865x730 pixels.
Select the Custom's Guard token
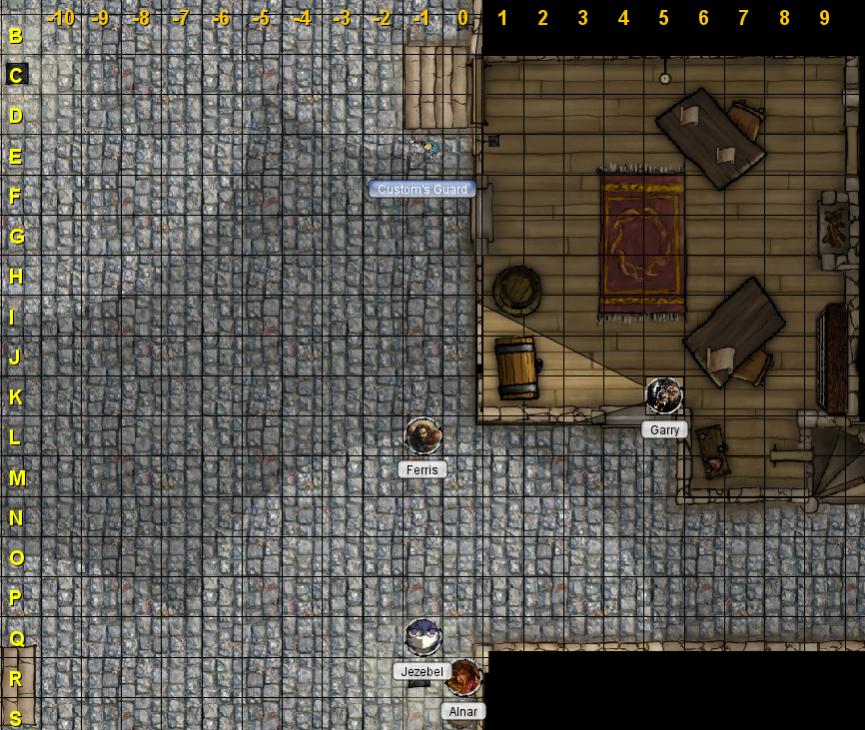click(x=426, y=150)
